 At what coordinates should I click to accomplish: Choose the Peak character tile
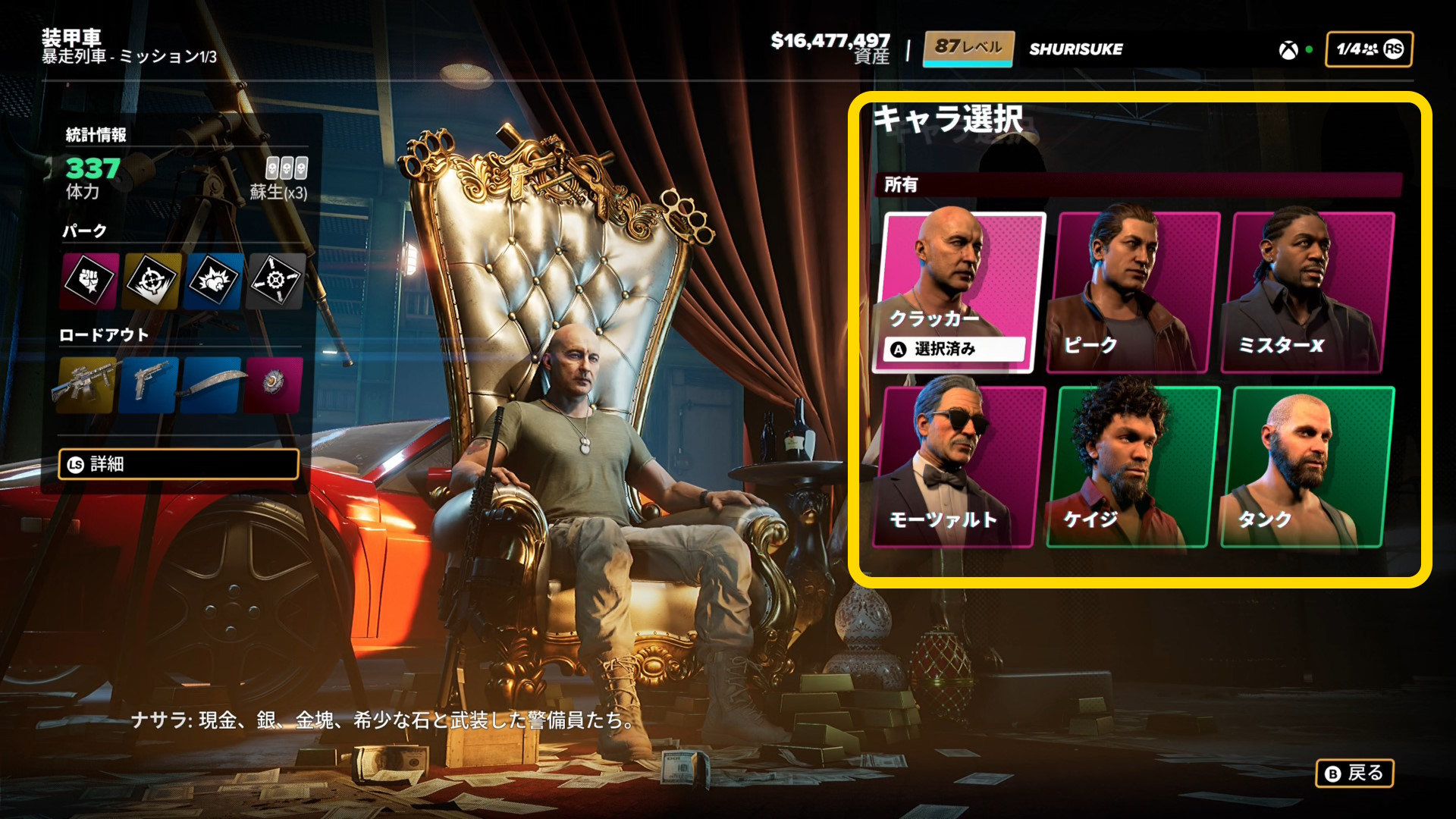click(1133, 292)
